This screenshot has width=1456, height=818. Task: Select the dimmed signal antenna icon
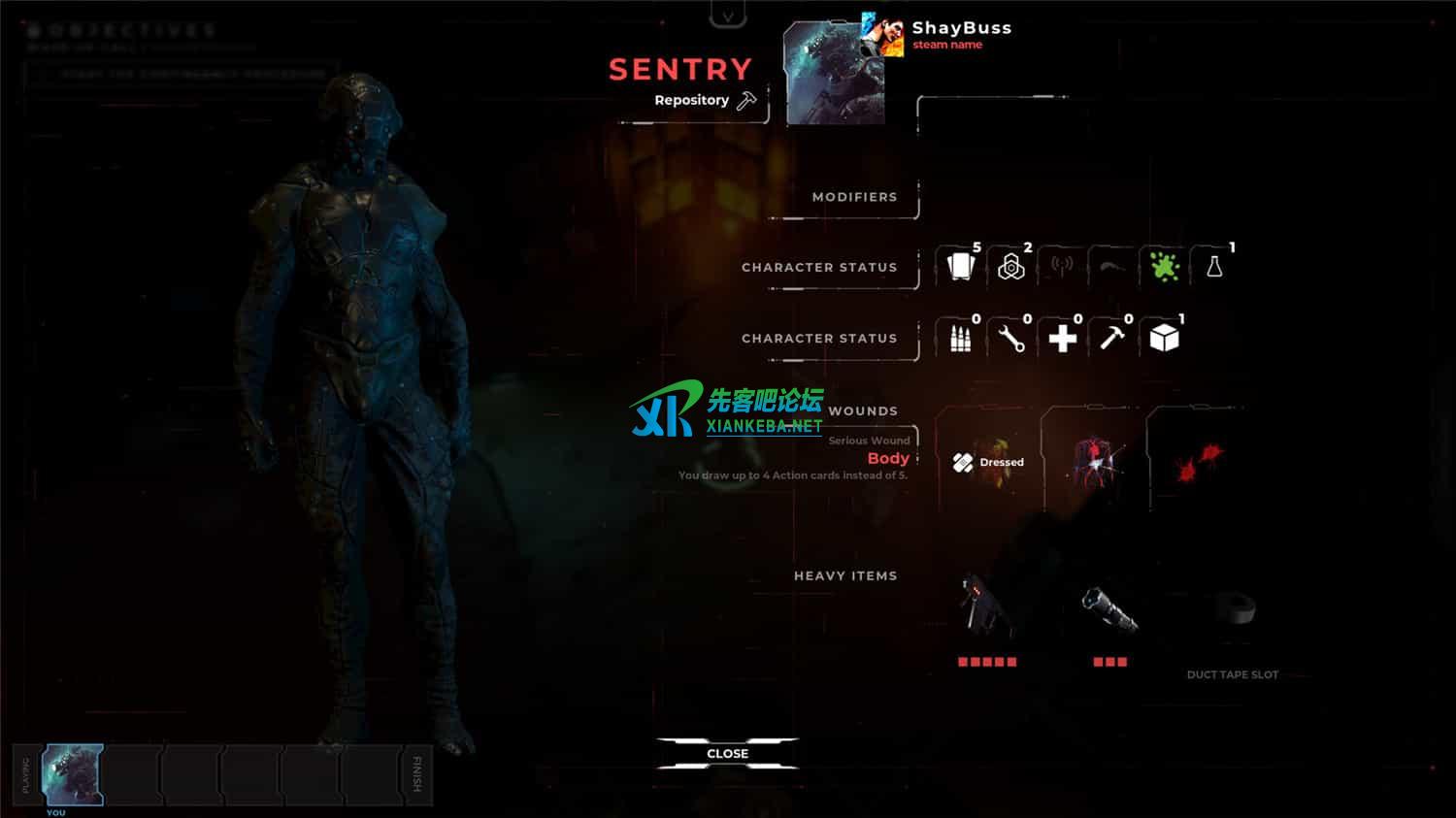(x=1062, y=267)
